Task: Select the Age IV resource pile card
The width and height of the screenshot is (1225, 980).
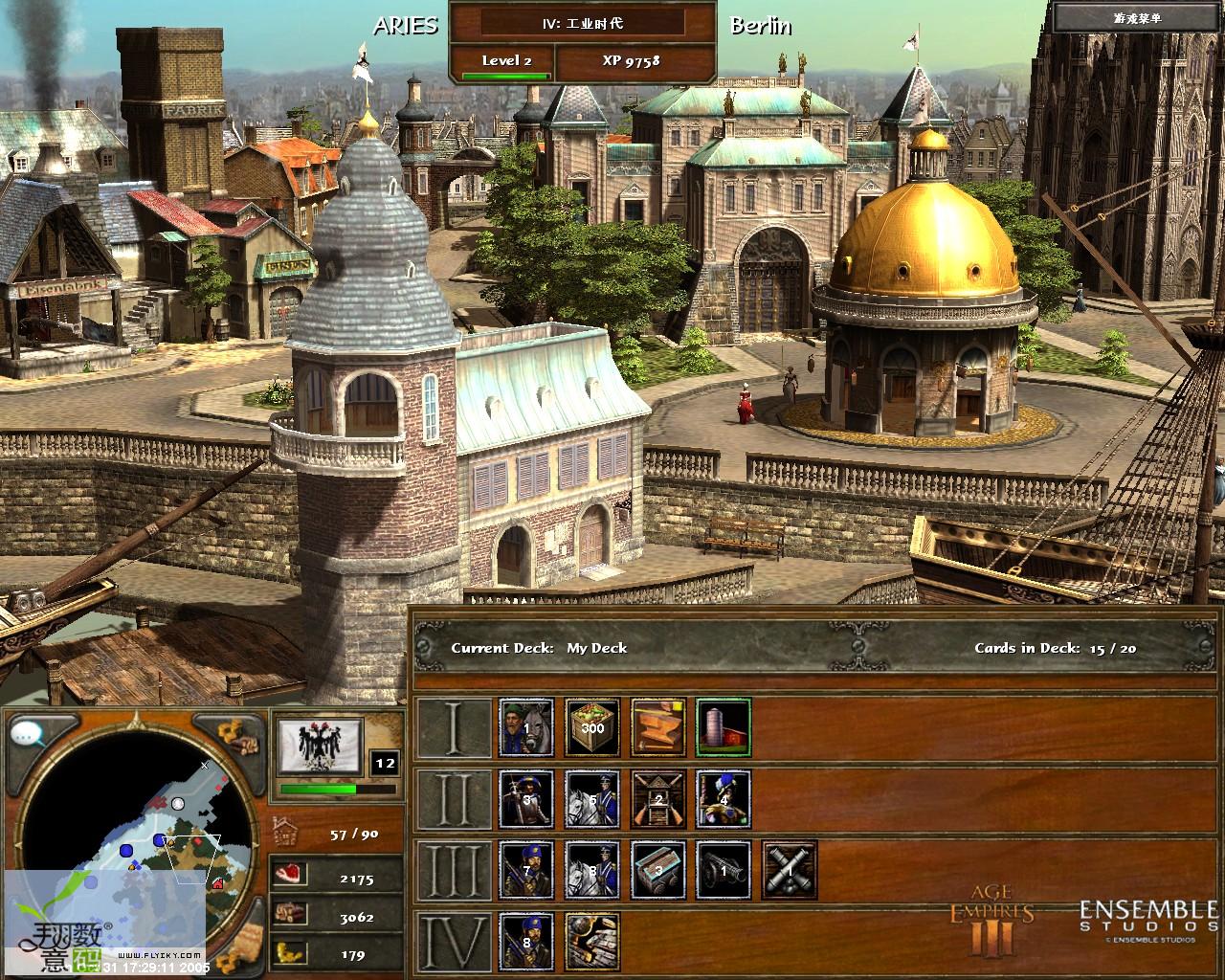Action: point(592,941)
